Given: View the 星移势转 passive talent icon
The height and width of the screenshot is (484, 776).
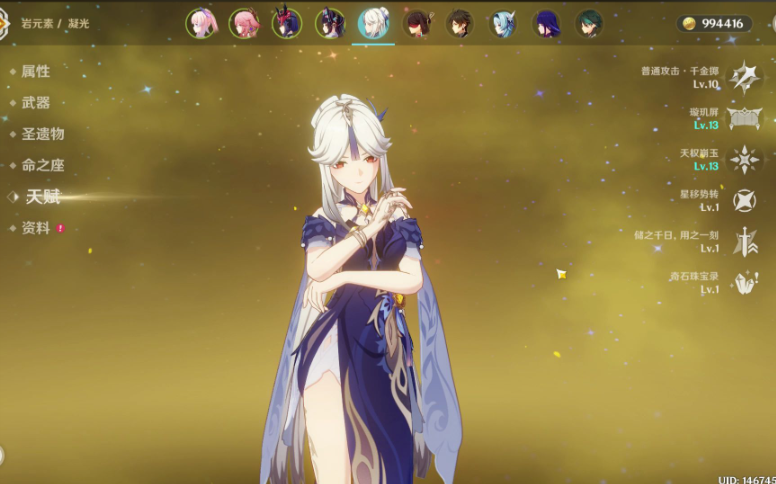Looking at the screenshot, I should point(745,200).
